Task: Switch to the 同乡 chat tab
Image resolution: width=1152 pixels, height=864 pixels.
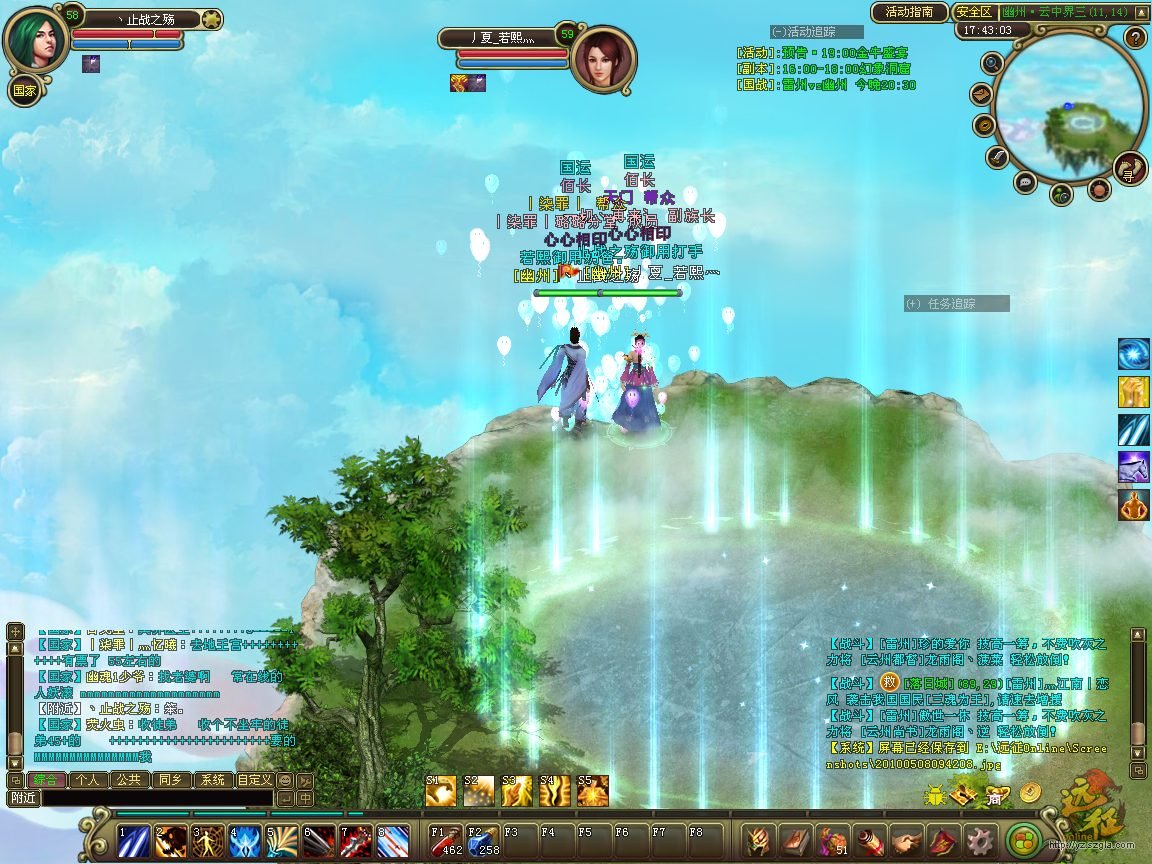Action: click(x=170, y=780)
